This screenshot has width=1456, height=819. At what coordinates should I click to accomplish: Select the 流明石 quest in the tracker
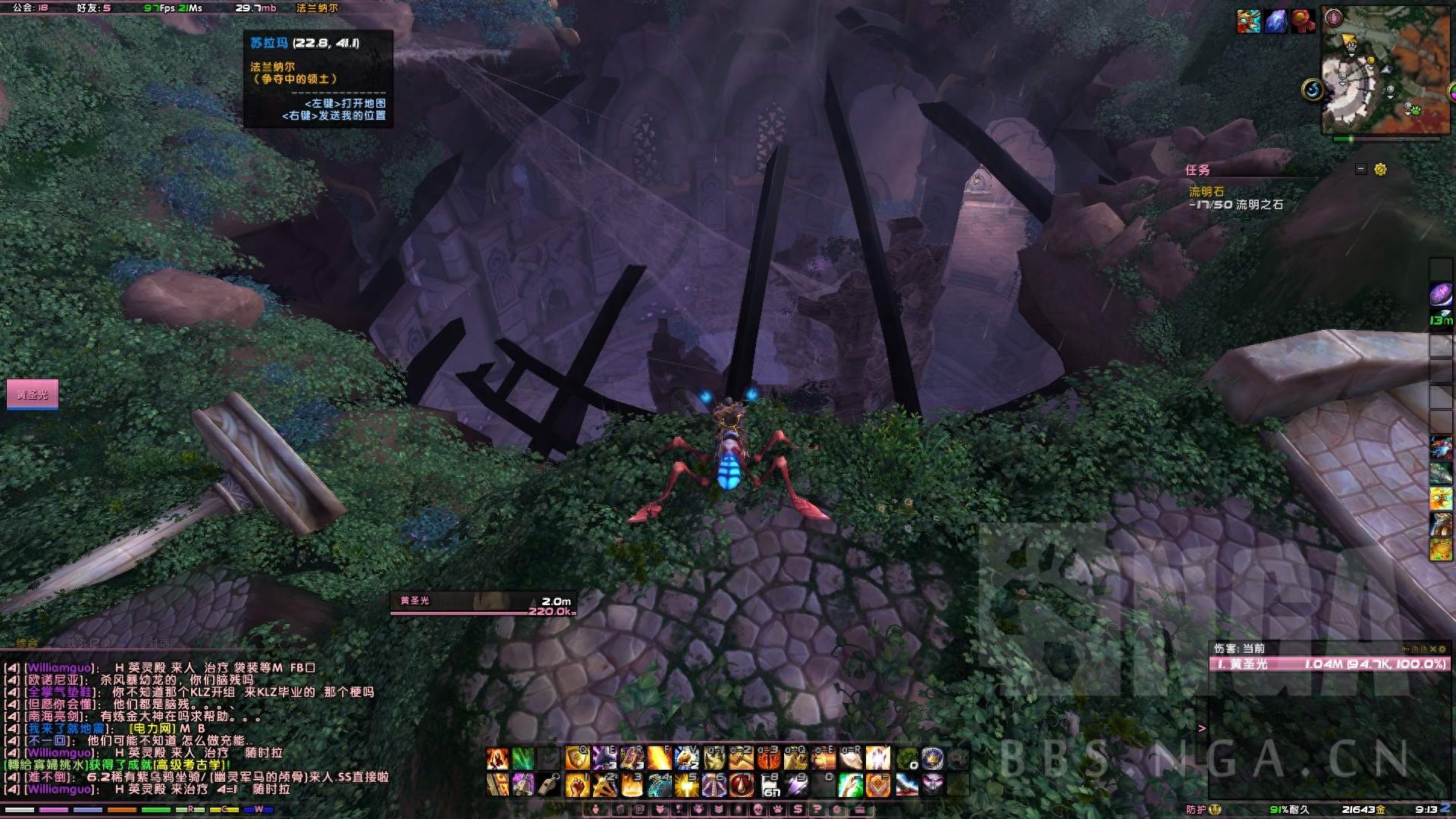[x=1206, y=192]
